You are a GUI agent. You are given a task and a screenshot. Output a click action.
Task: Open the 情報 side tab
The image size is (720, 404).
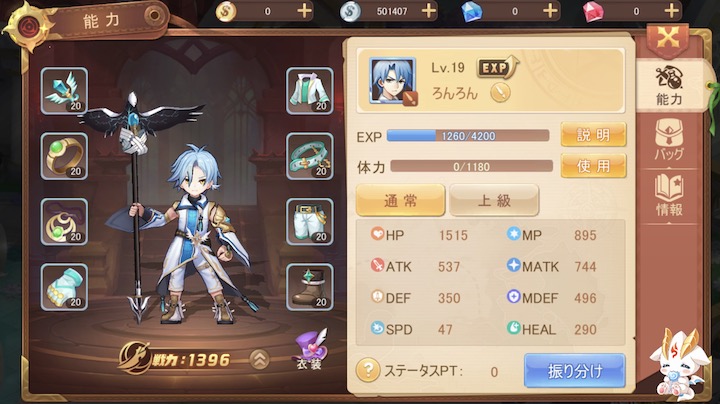pyautogui.click(x=669, y=194)
